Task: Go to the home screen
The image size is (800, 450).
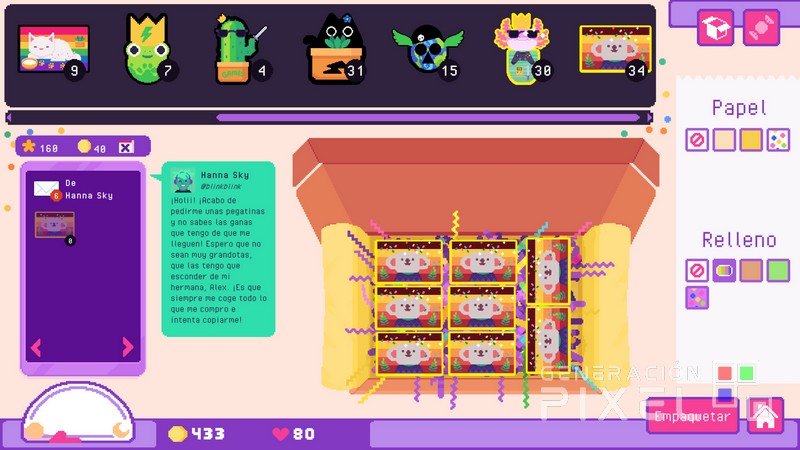Action: [765, 414]
